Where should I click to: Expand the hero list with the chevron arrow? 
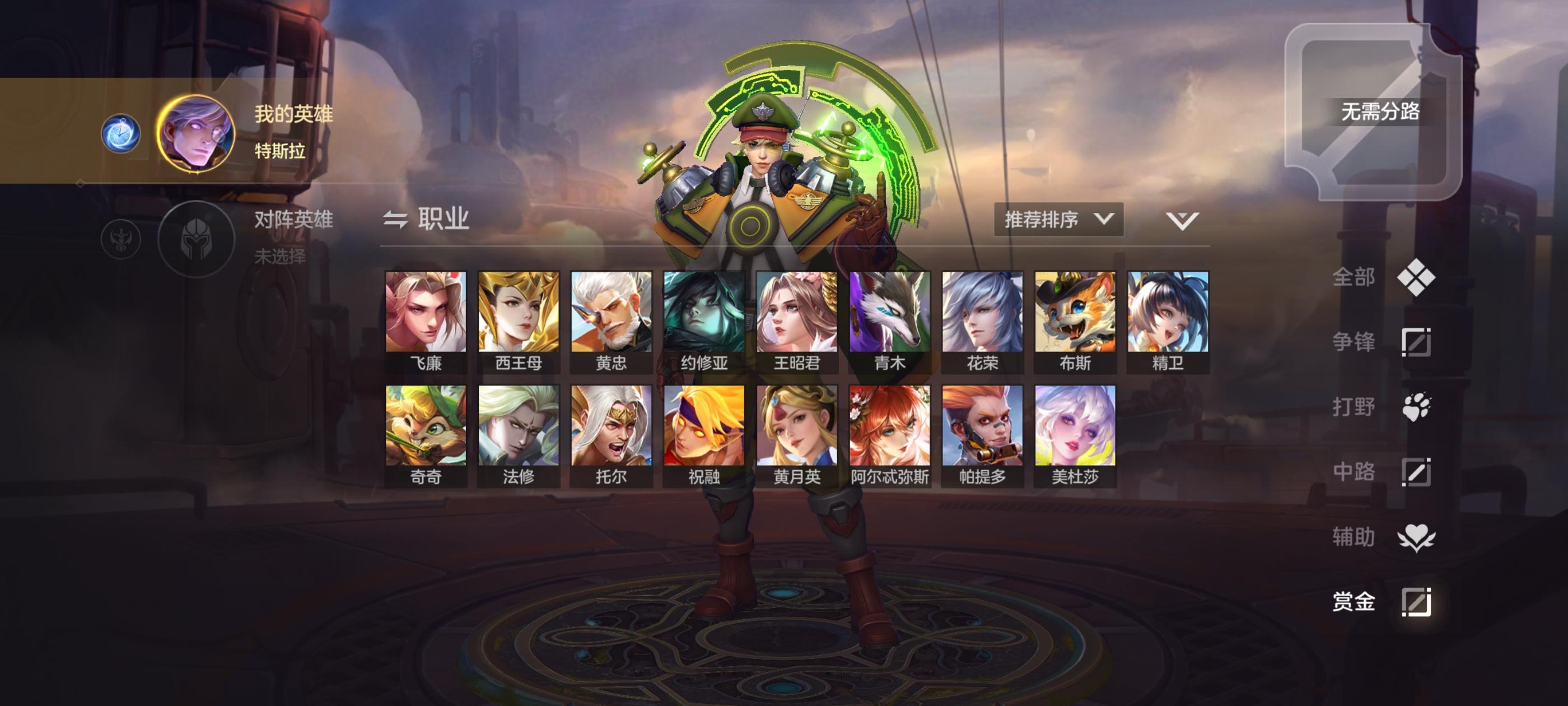(1182, 221)
